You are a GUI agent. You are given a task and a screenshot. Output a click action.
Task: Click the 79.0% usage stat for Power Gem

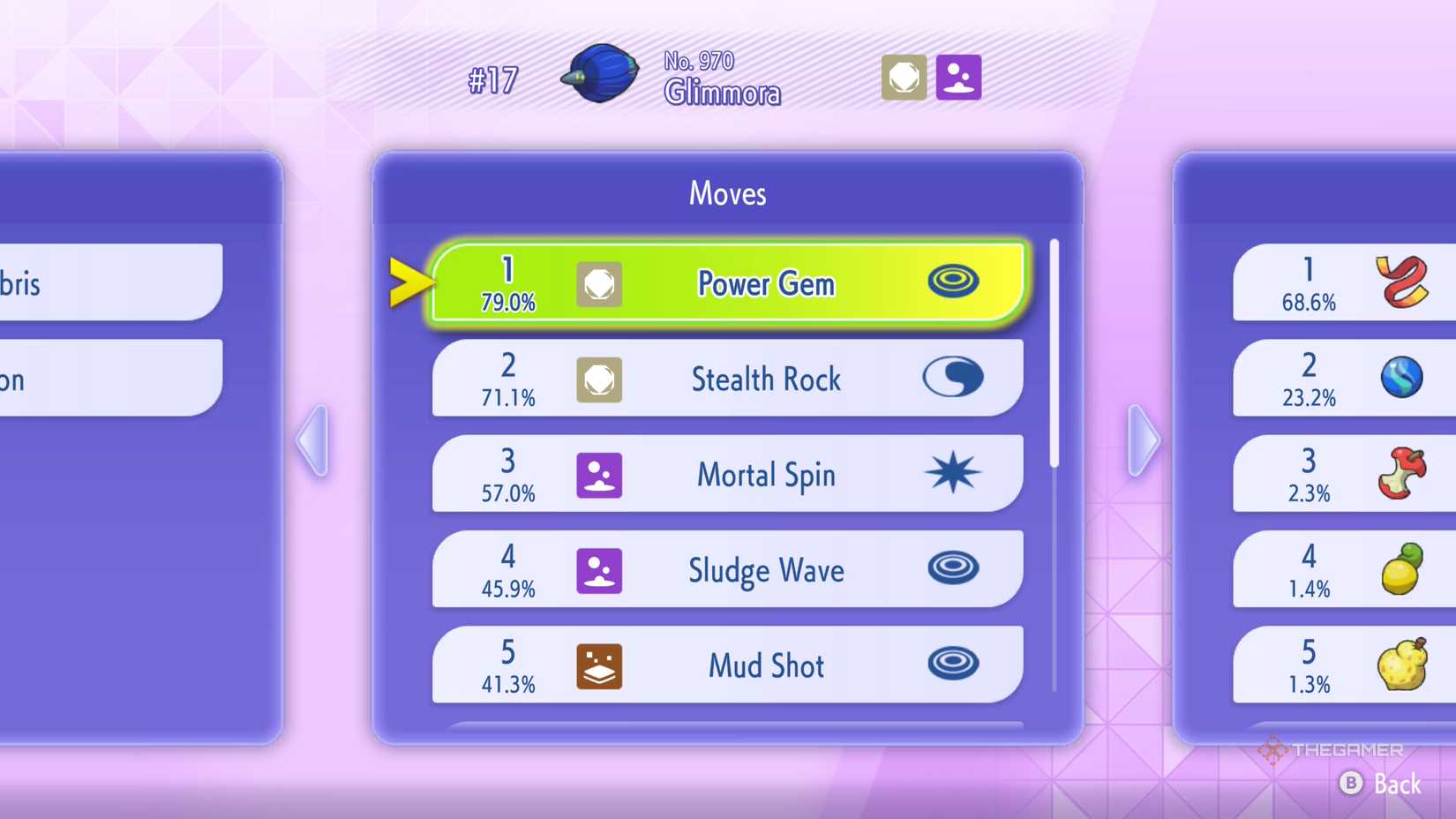point(507,302)
